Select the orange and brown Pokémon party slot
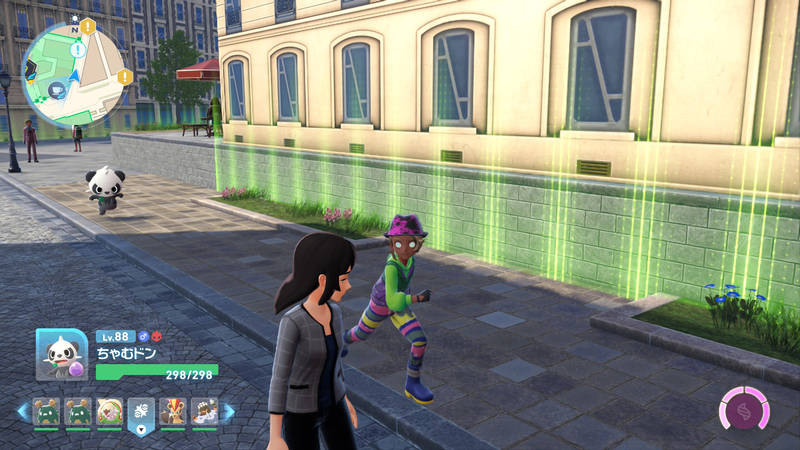Viewport: 800px width, 450px height. click(173, 411)
